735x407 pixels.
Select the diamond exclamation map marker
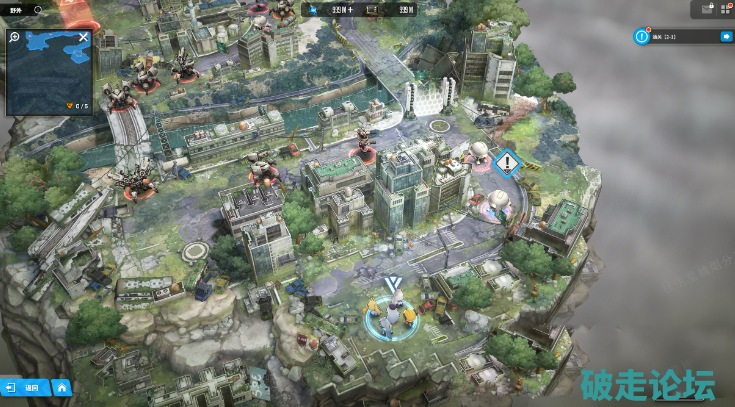507,160
